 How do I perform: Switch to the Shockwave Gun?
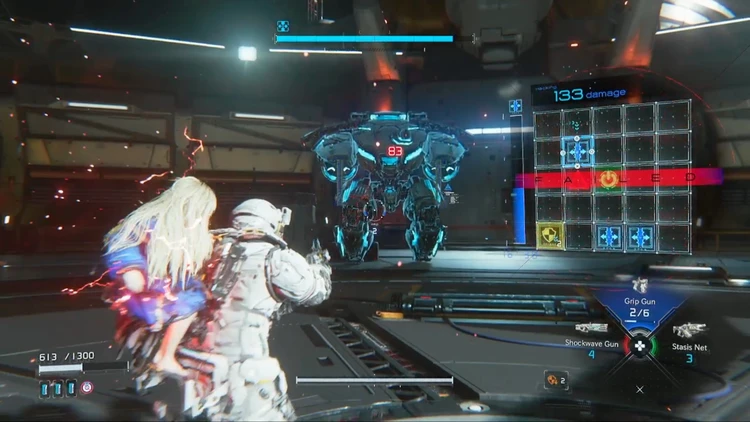590,334
